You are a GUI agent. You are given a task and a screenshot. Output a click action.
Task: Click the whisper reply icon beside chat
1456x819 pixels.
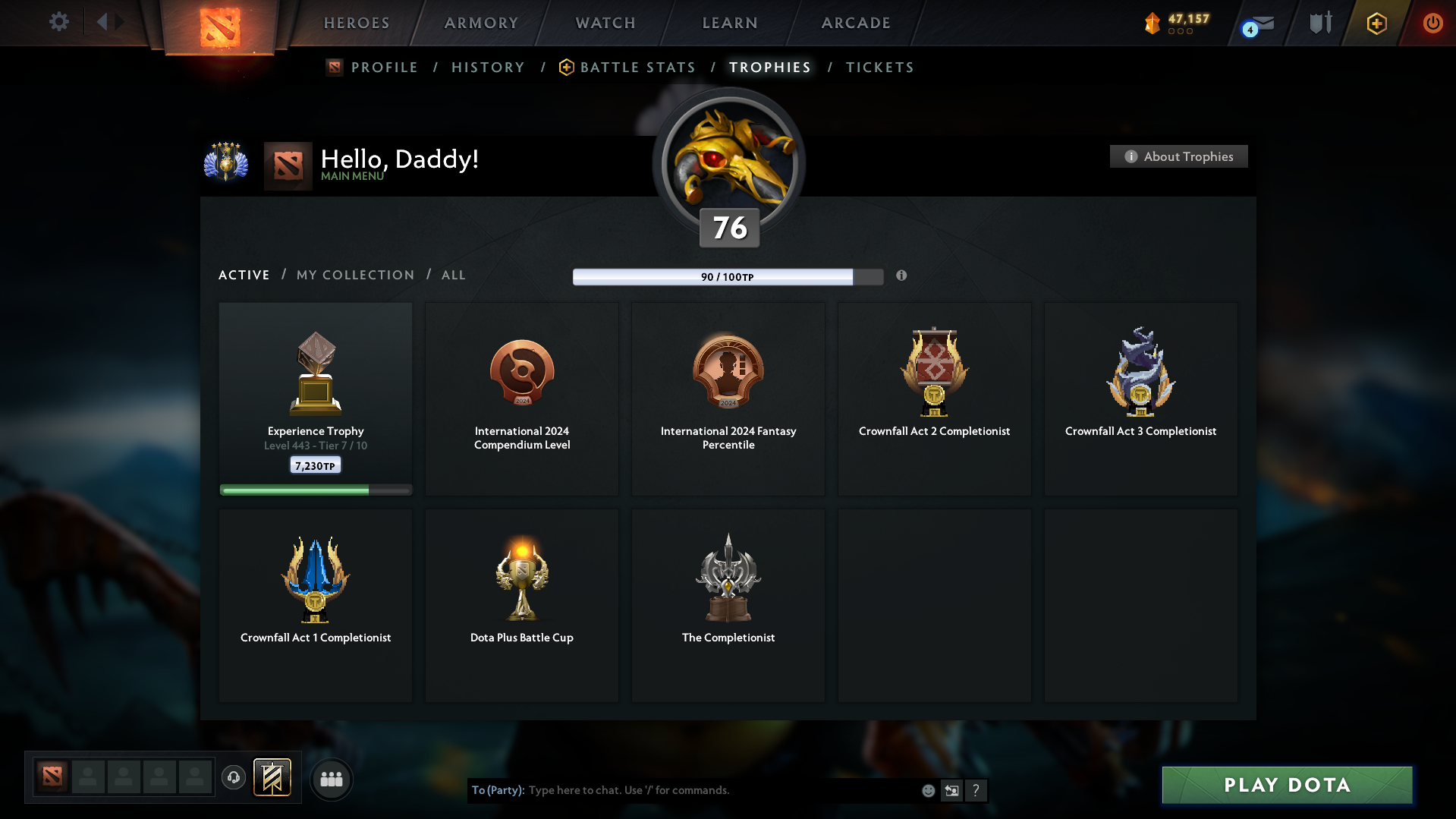click(x=951, y=790)
